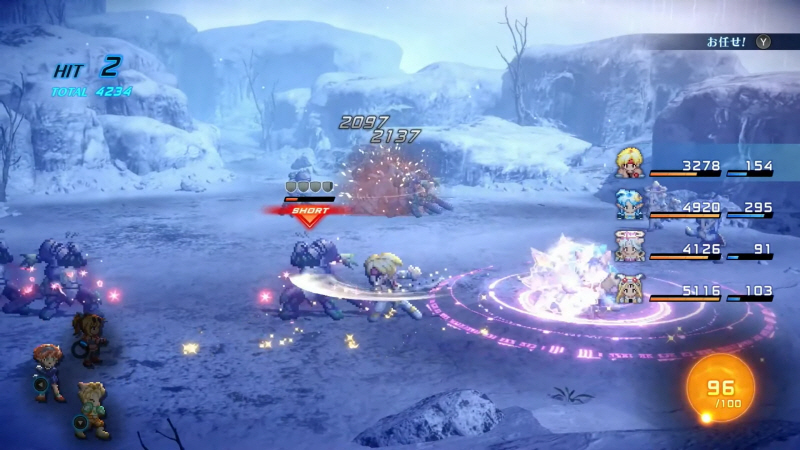
Task: Choose the white-haired party member portrait
Action: click(629, 246)
